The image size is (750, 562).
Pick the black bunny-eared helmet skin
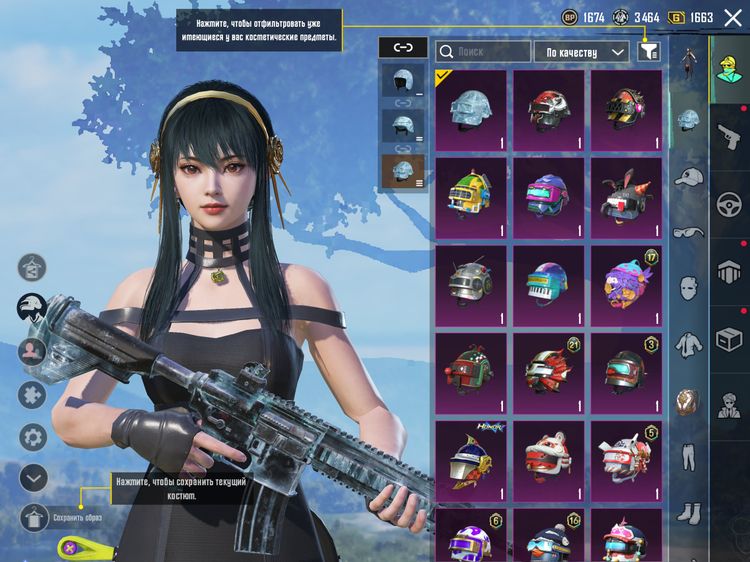coord(626,196)
